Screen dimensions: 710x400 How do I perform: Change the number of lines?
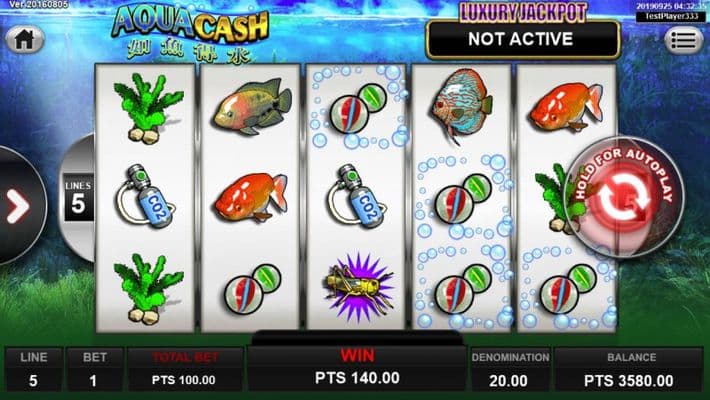coord(77,198)
